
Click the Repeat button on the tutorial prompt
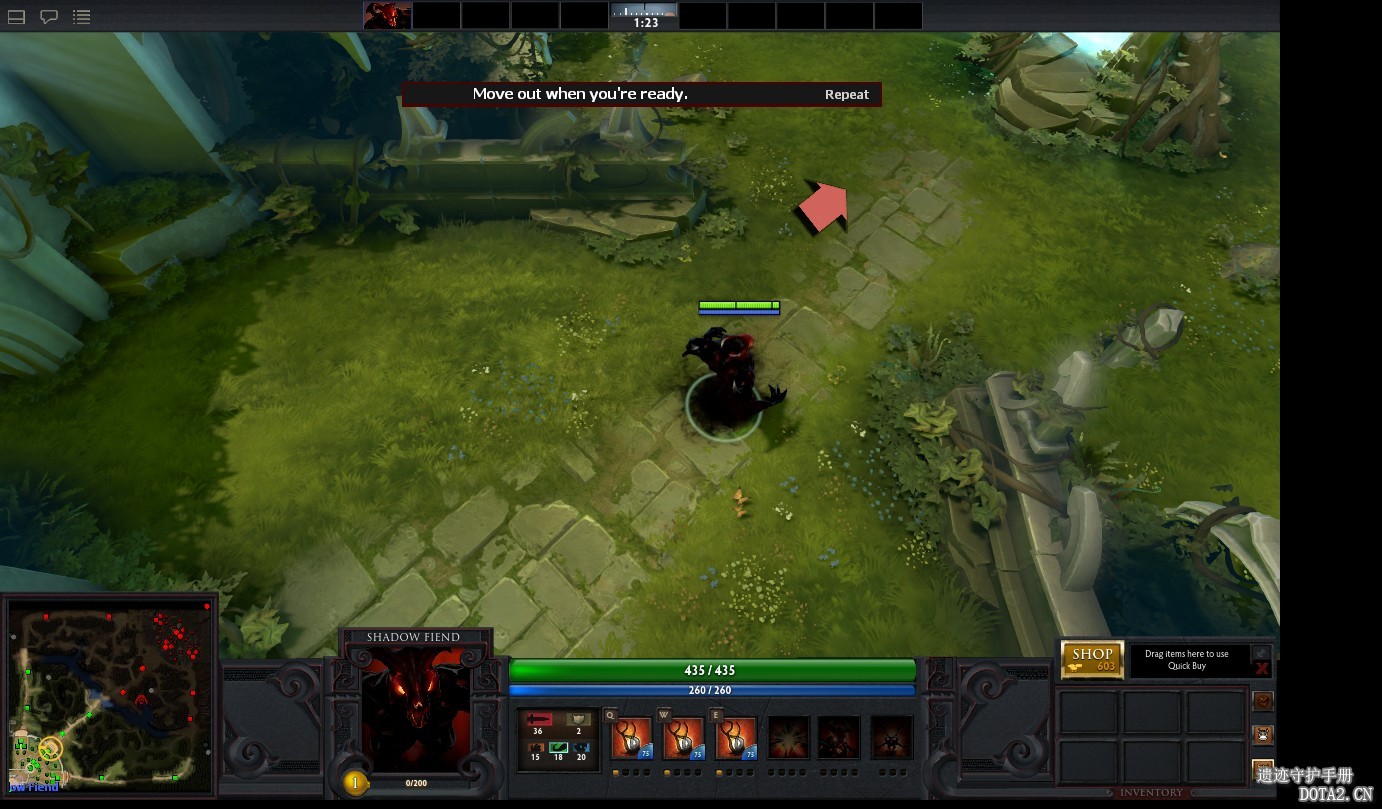point(846,94)
